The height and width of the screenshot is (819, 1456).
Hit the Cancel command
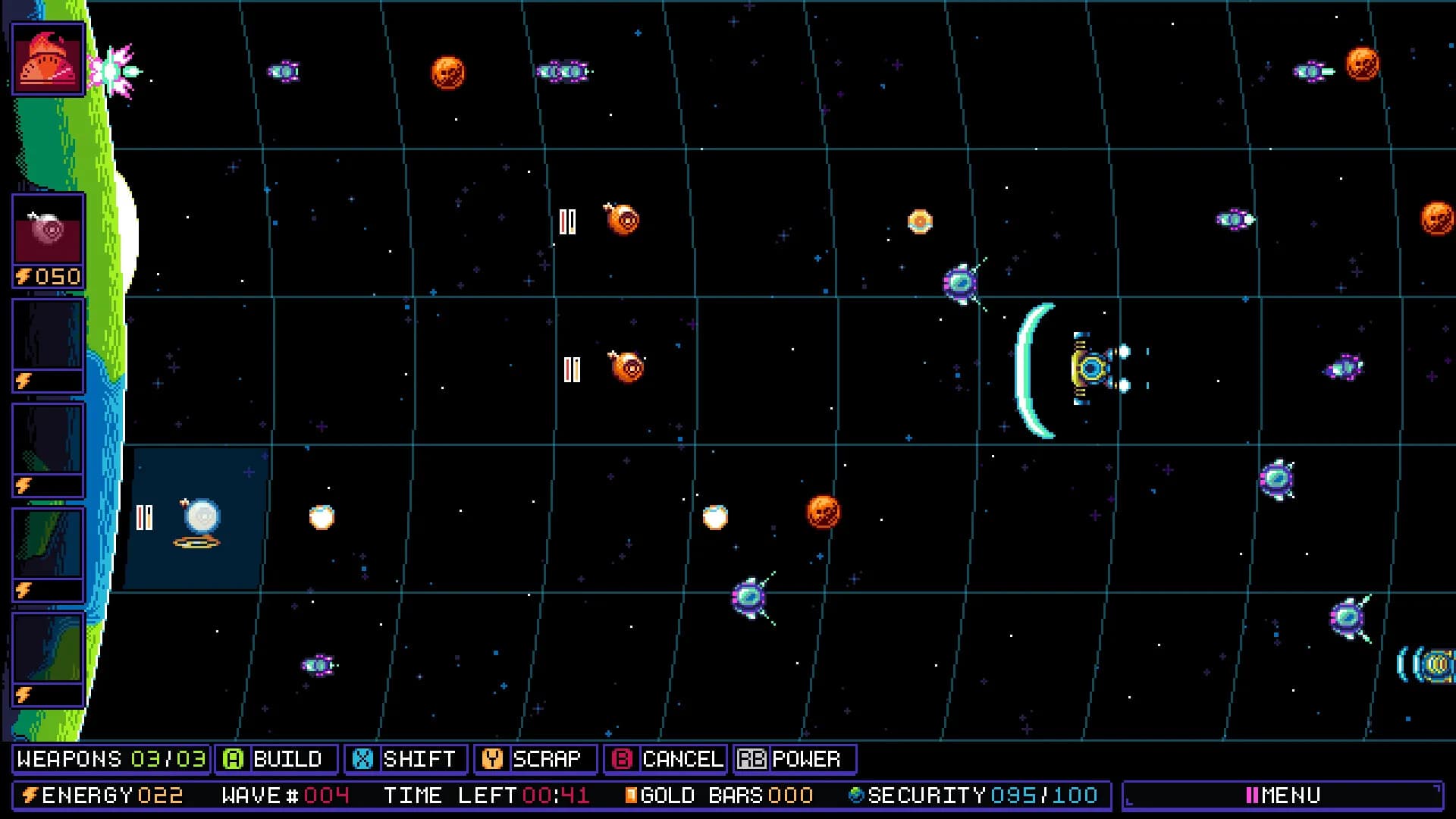coord(665,758)
